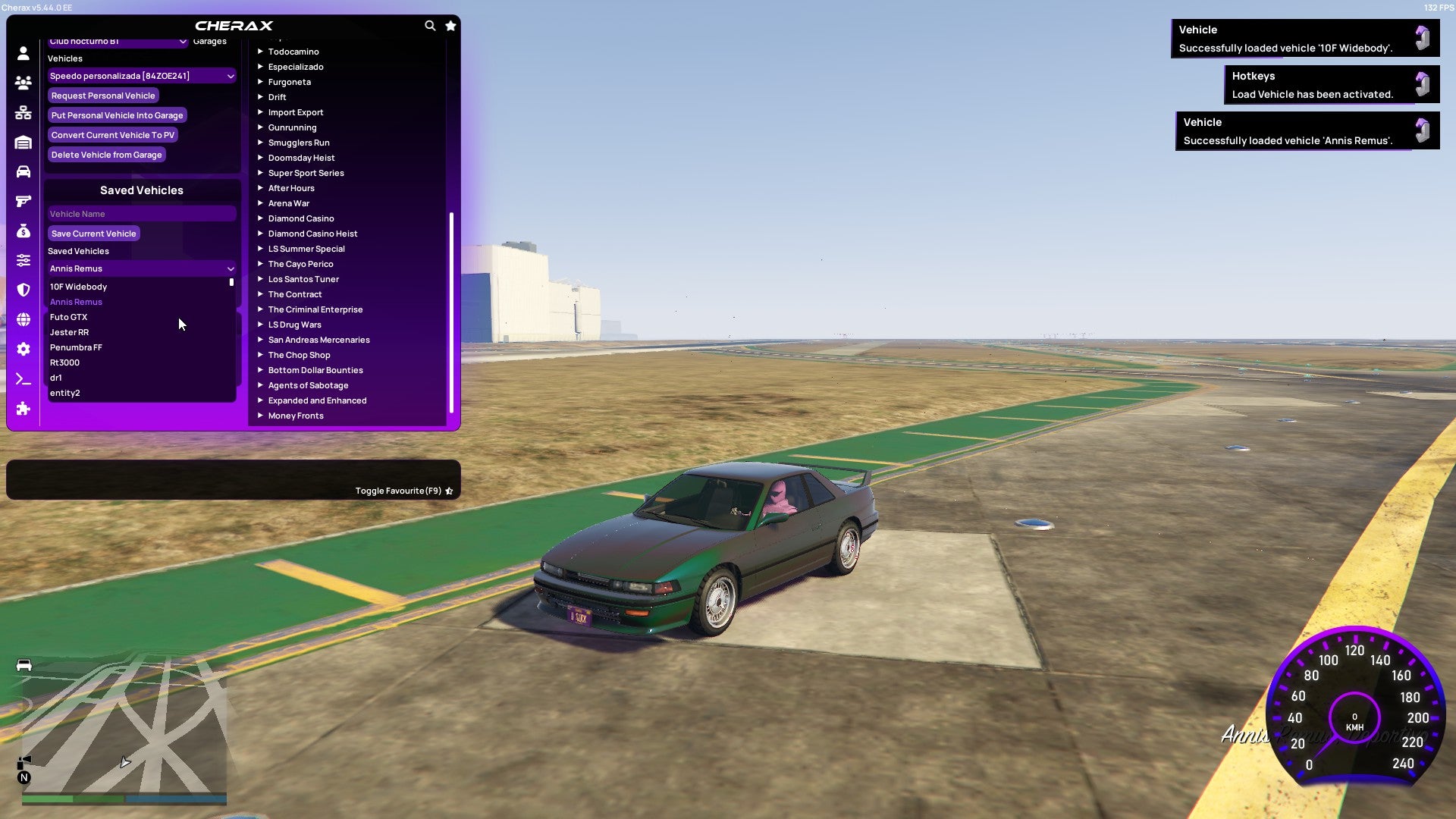Open the Scripts puzzle-piece menu
This screenshot has height=819, width=1456.
[x=23, y=409]
